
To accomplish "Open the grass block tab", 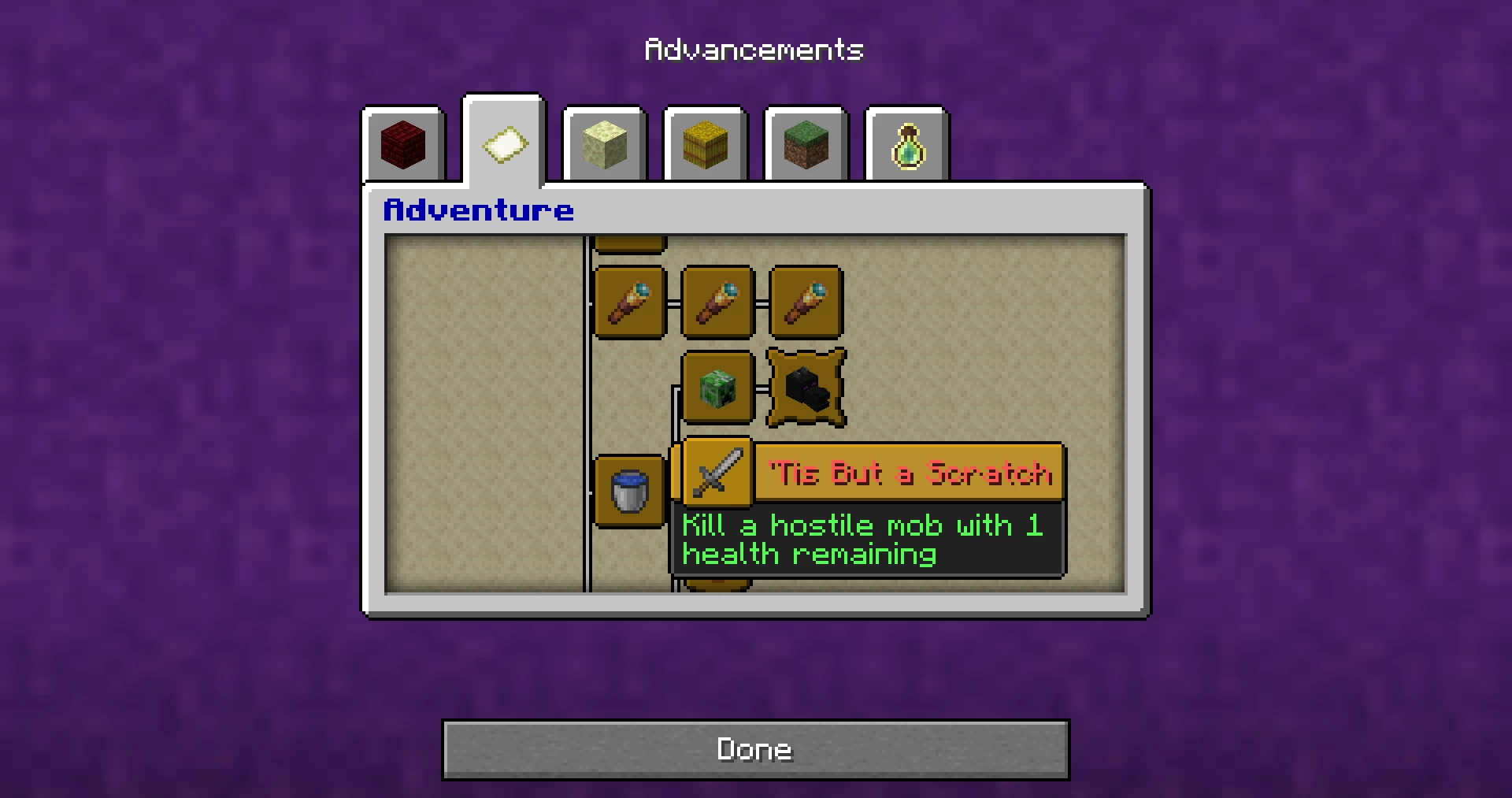I will coord(806,146).
